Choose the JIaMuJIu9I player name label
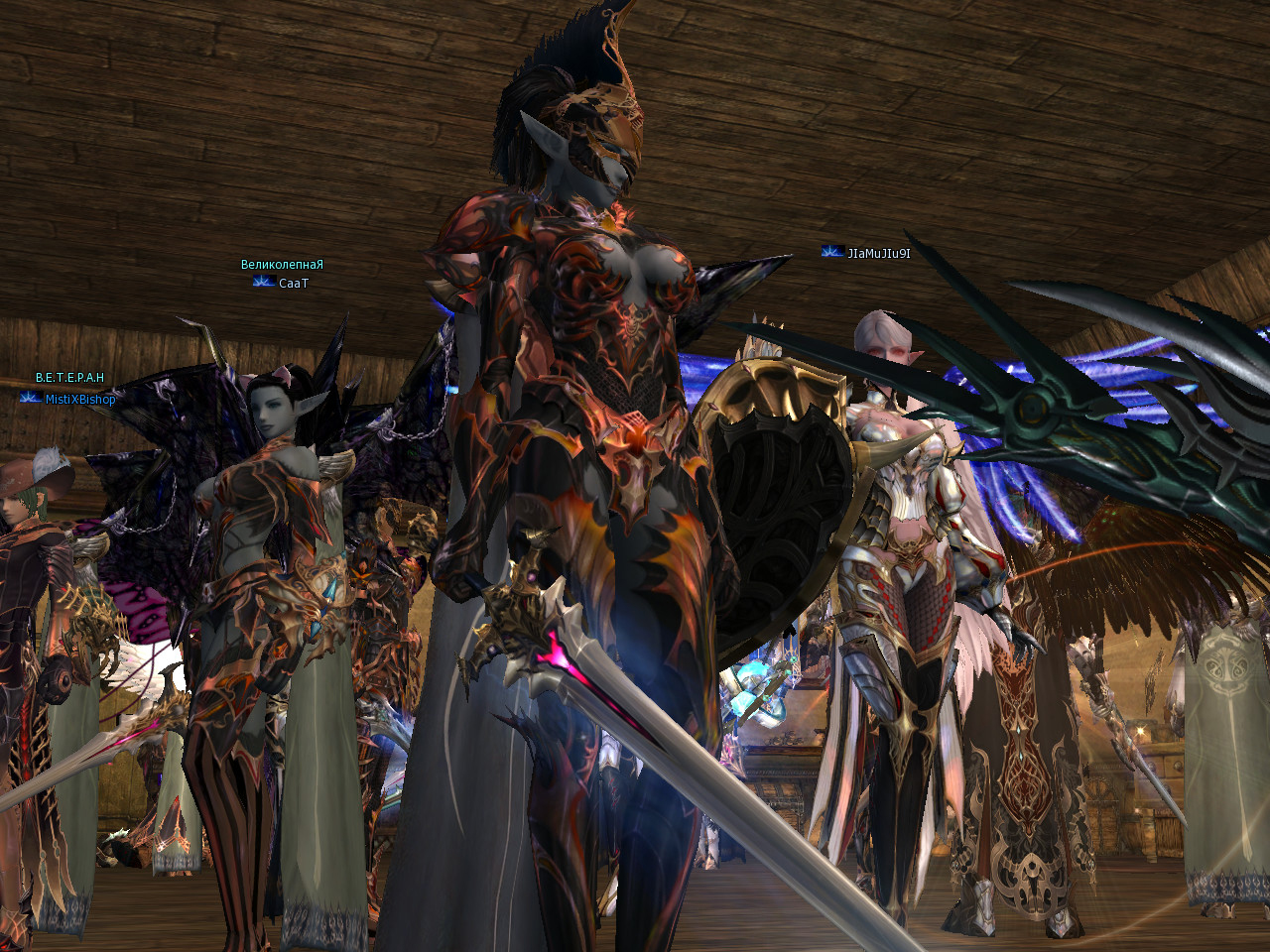1270x952 pixels. point(878,253)
